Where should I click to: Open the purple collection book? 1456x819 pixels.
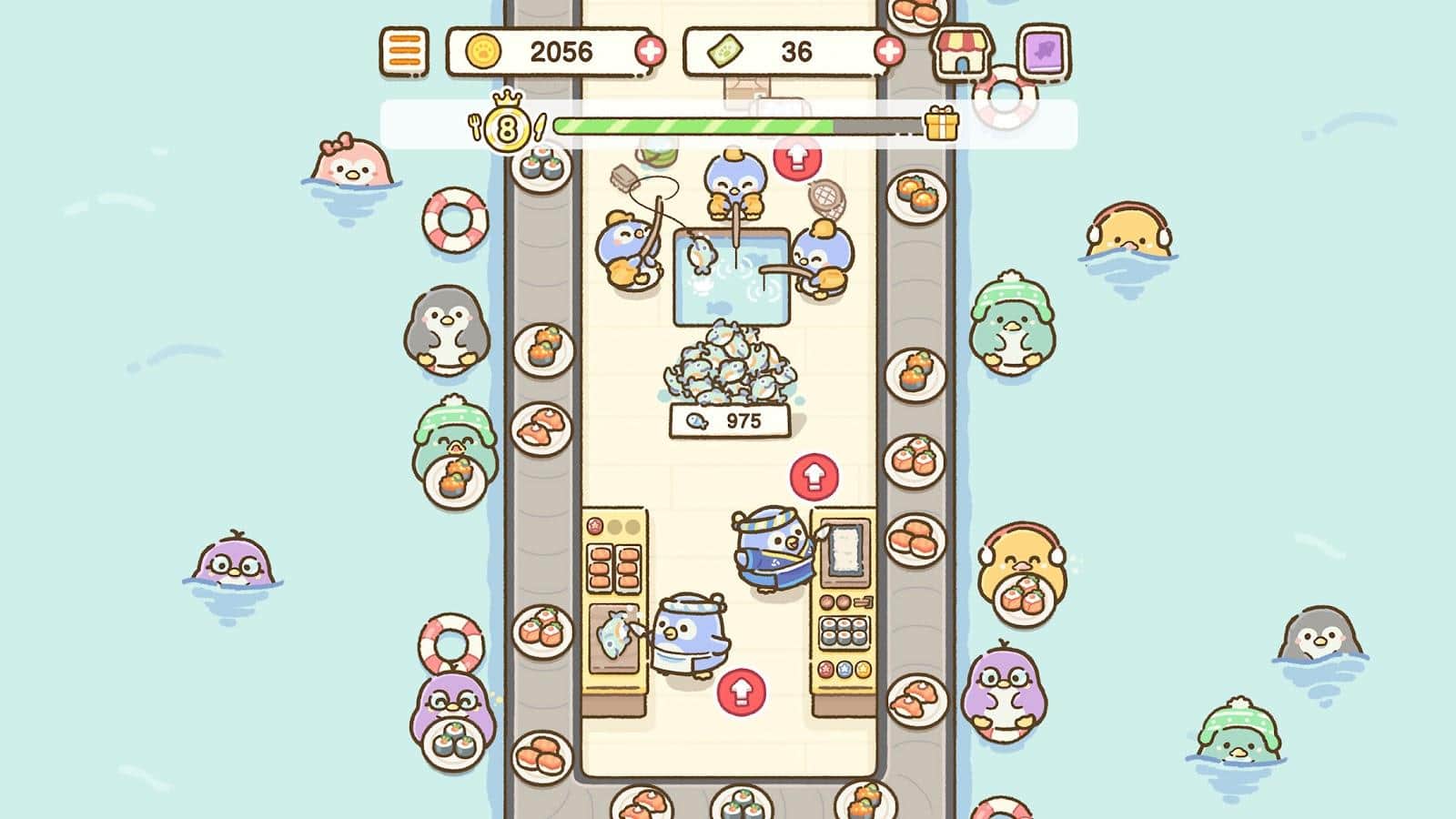tap(1043, 52)
